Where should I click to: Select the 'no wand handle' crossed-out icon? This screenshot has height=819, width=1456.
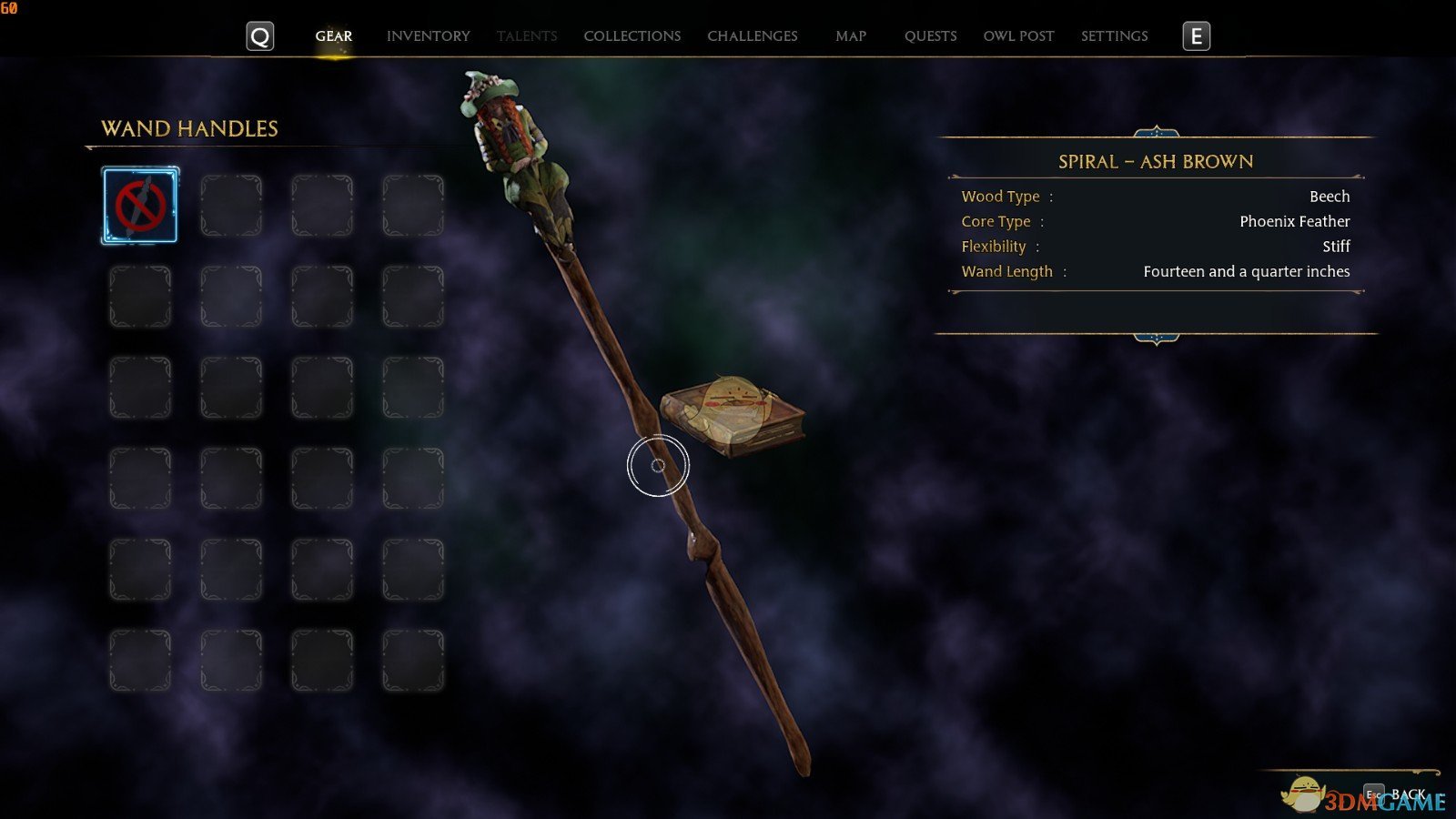[x=138, y=204]
